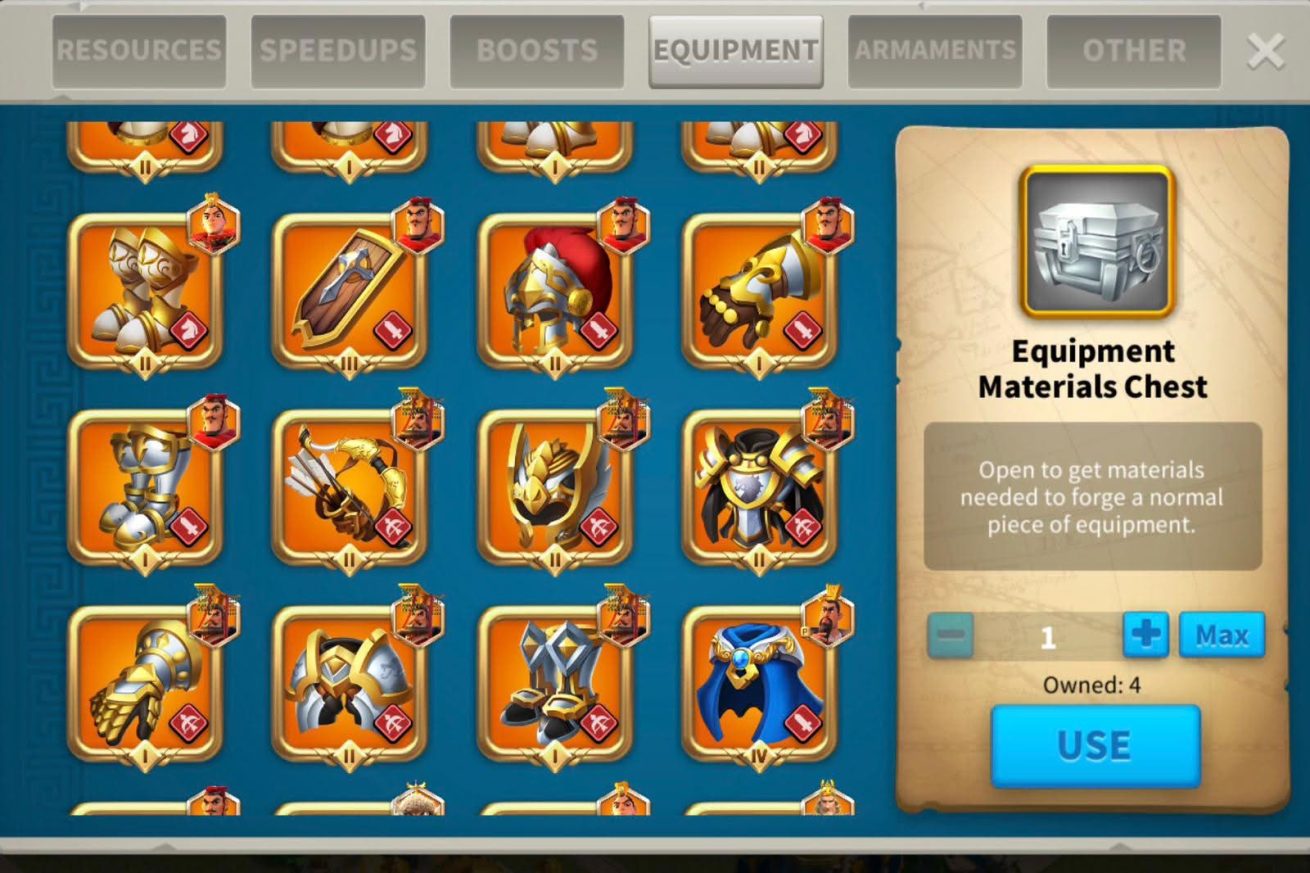Show the Boosts tab
1310x873 pixels.
pos(537,50)
